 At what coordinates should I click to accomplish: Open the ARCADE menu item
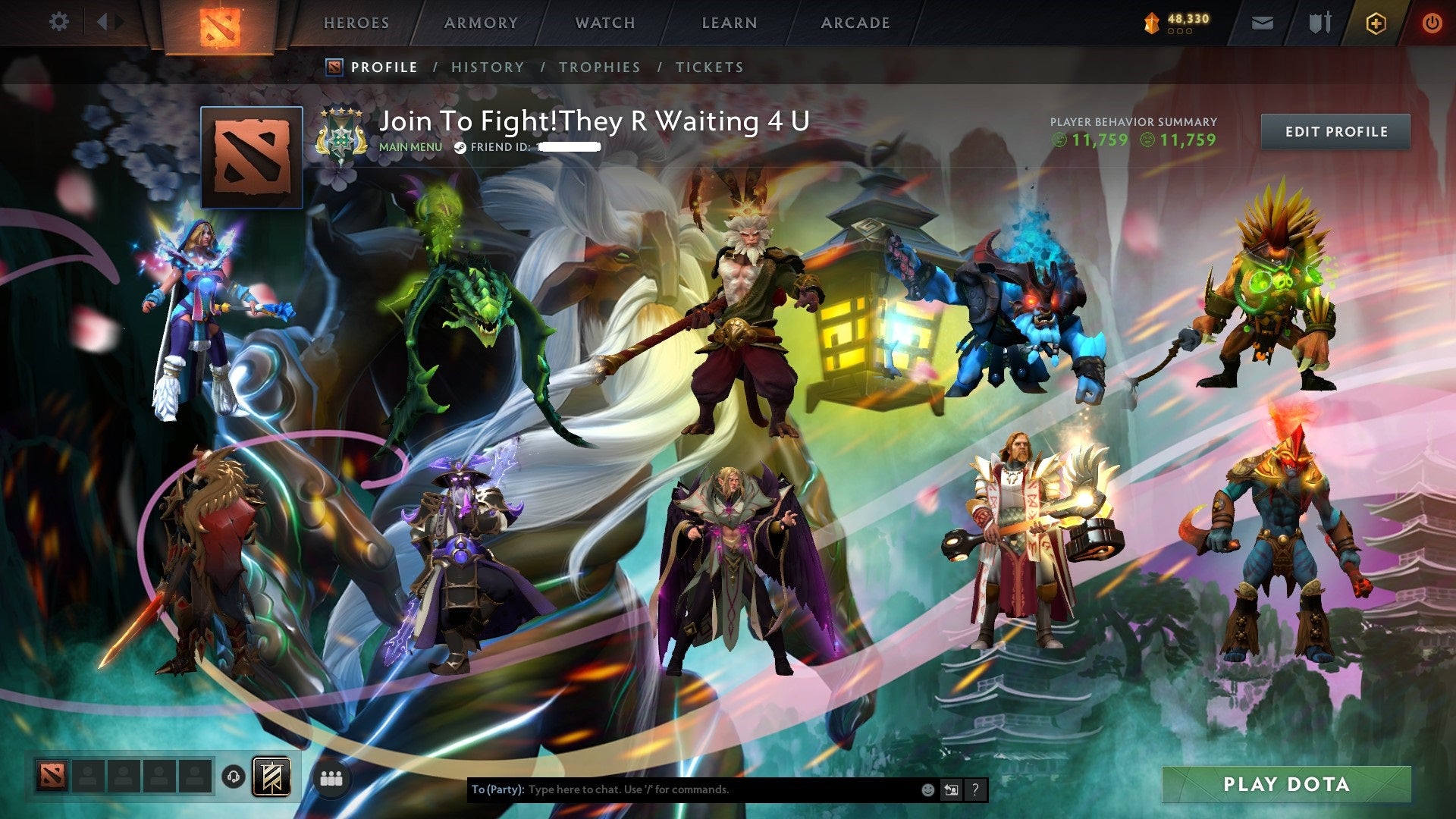point(855,23)
